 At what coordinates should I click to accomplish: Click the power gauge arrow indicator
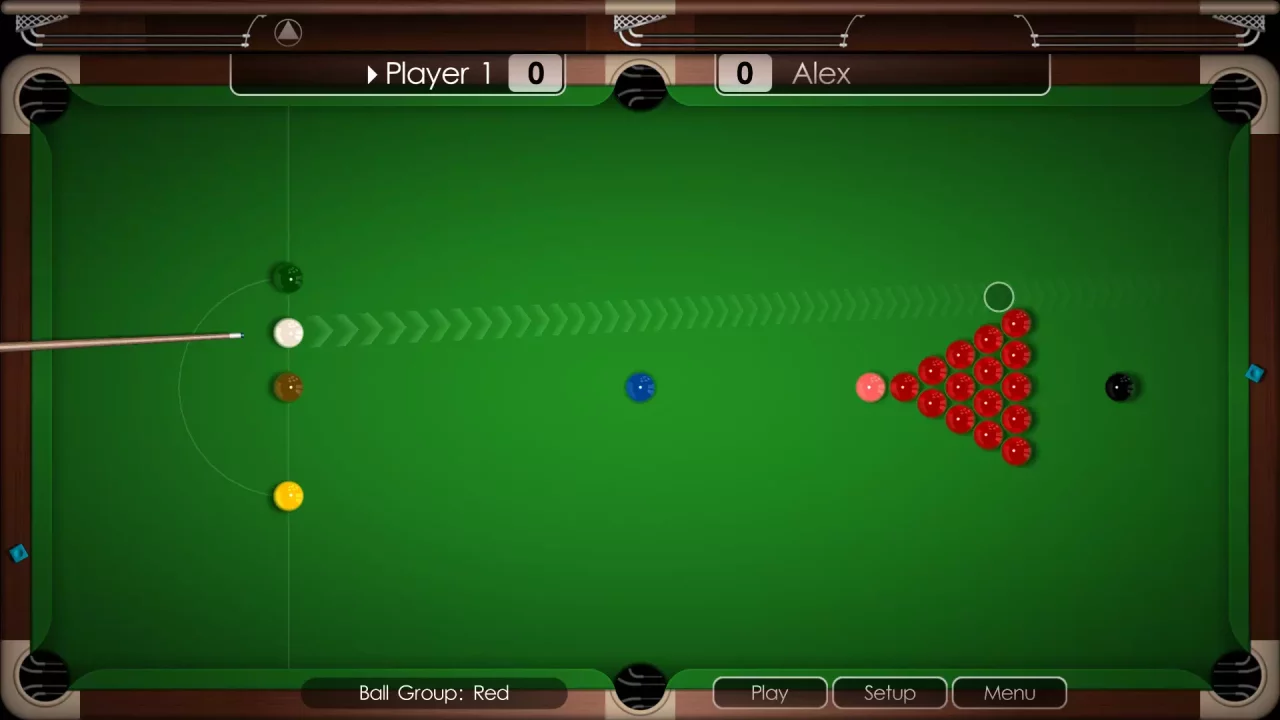tap(288, 31)
